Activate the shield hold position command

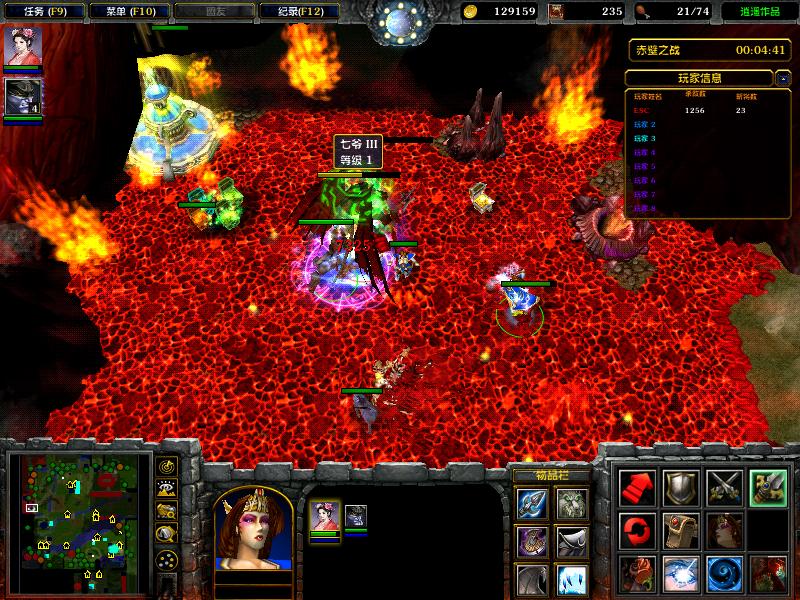pos(681,487)
